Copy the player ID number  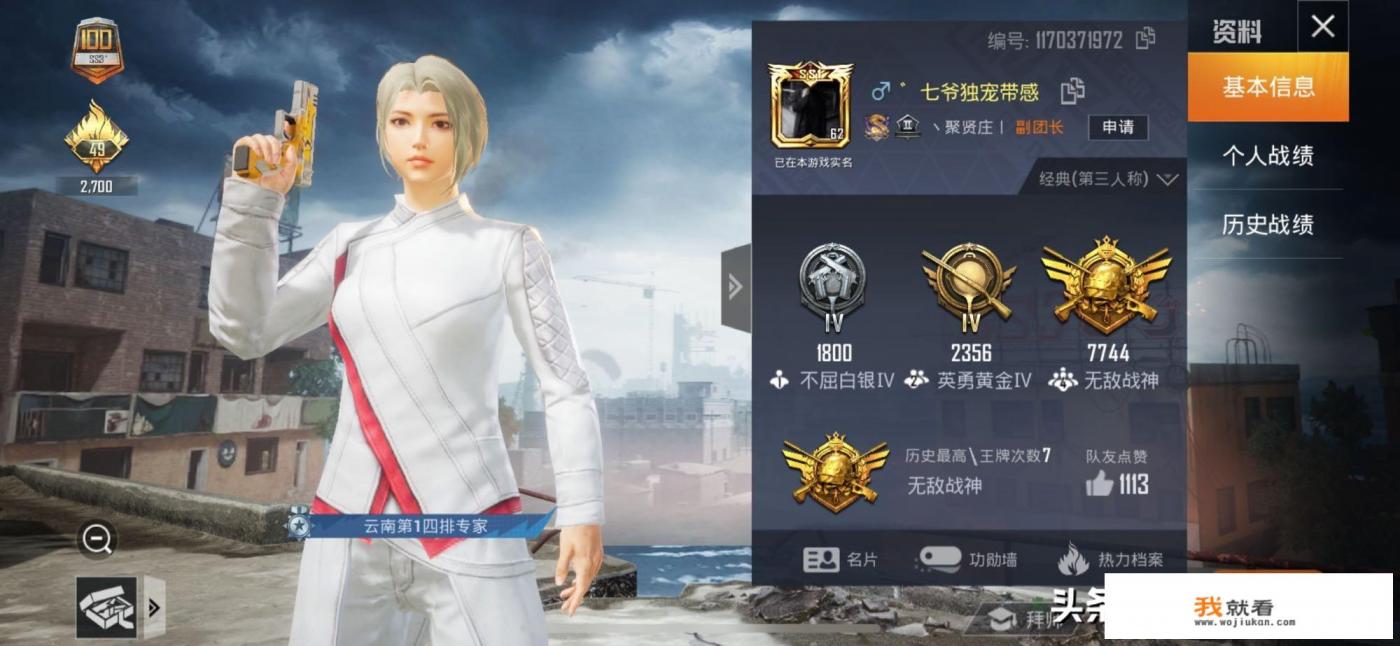point(1145,39)
